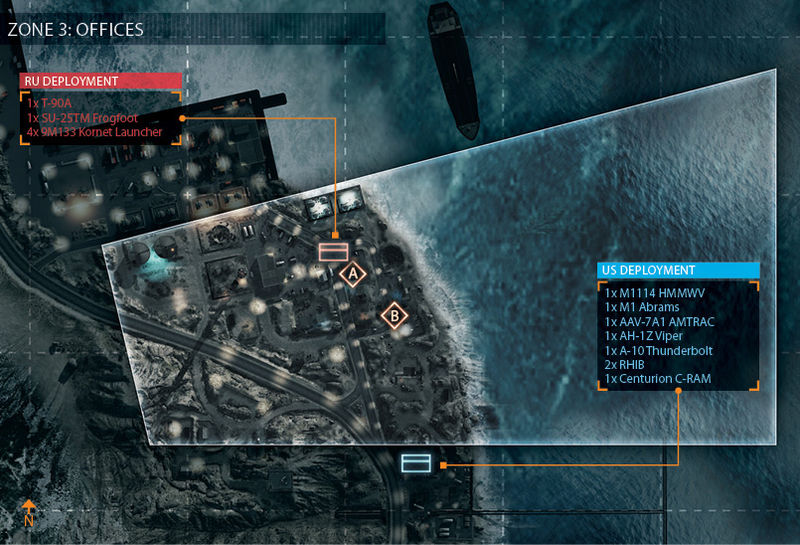Image resolution: width=800 pixels, height=545 pixels.
Task: Click the red RU deployment flag marker
Action: [332, 251]
